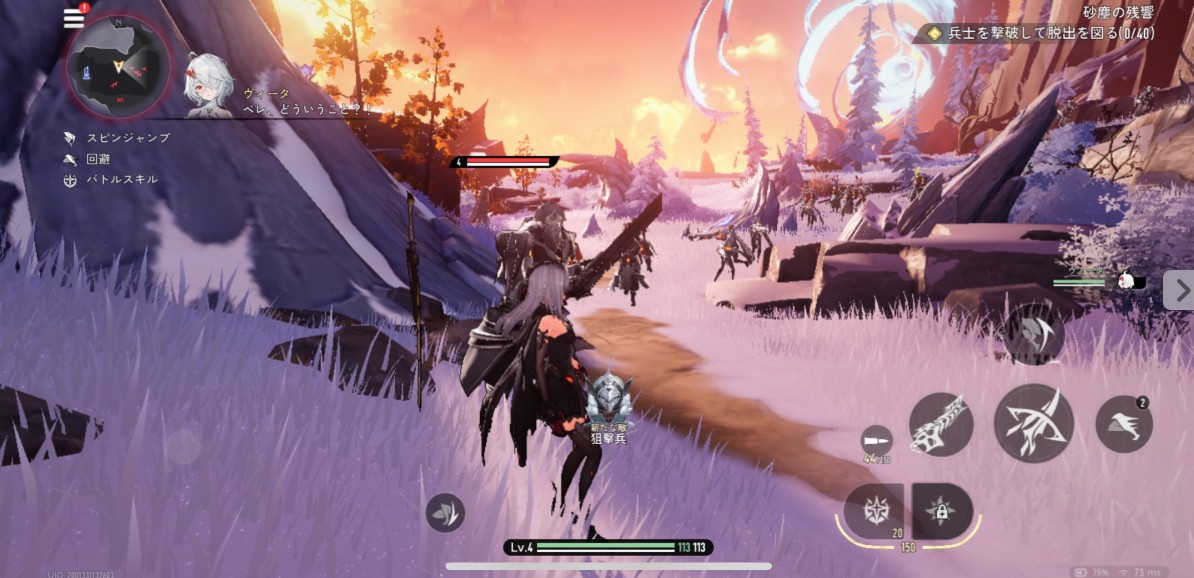The image size is (1194, 578).
Task: Fire the bow basic attack
Action: pos(1033,423)
